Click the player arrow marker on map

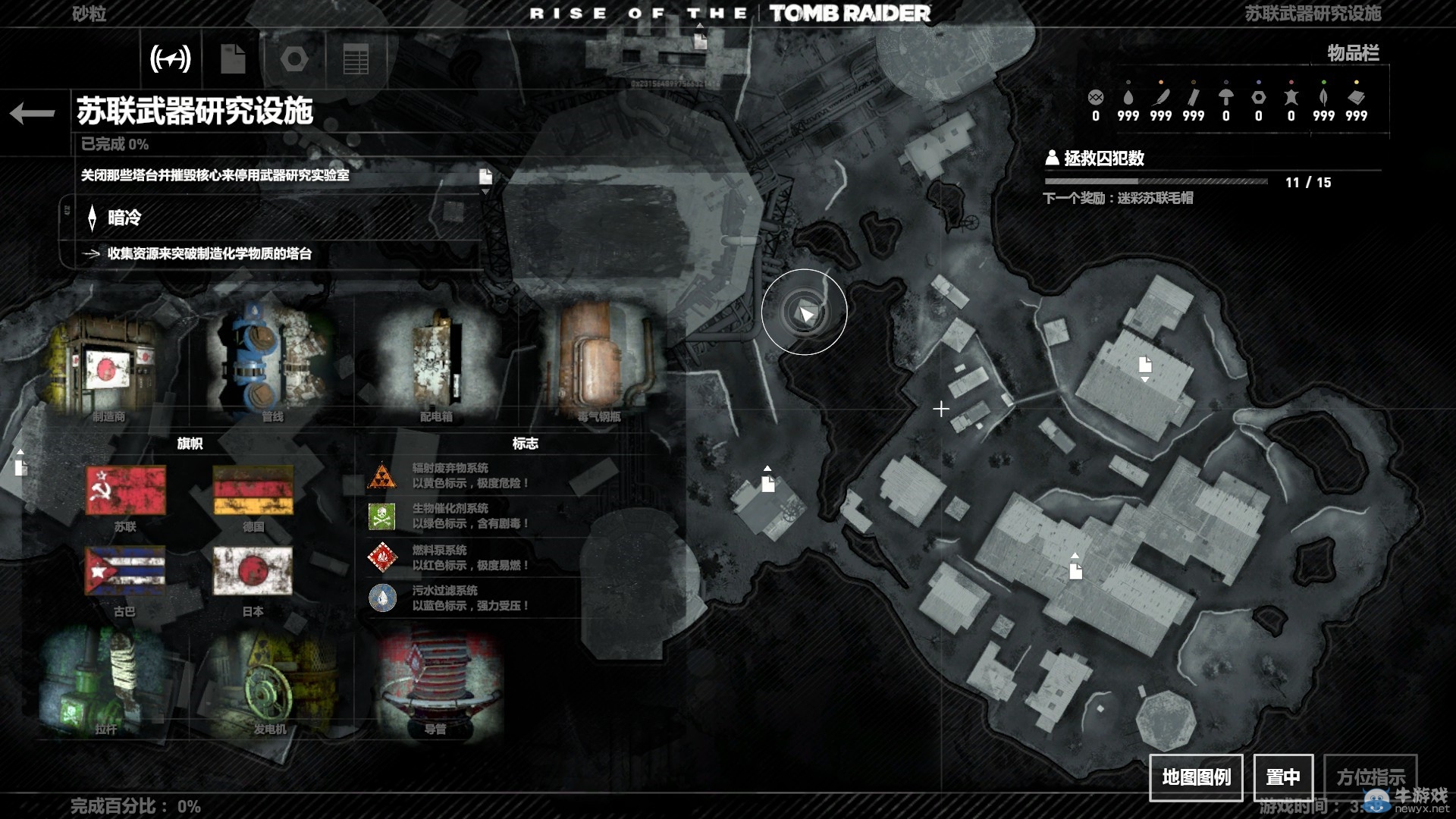805,312
